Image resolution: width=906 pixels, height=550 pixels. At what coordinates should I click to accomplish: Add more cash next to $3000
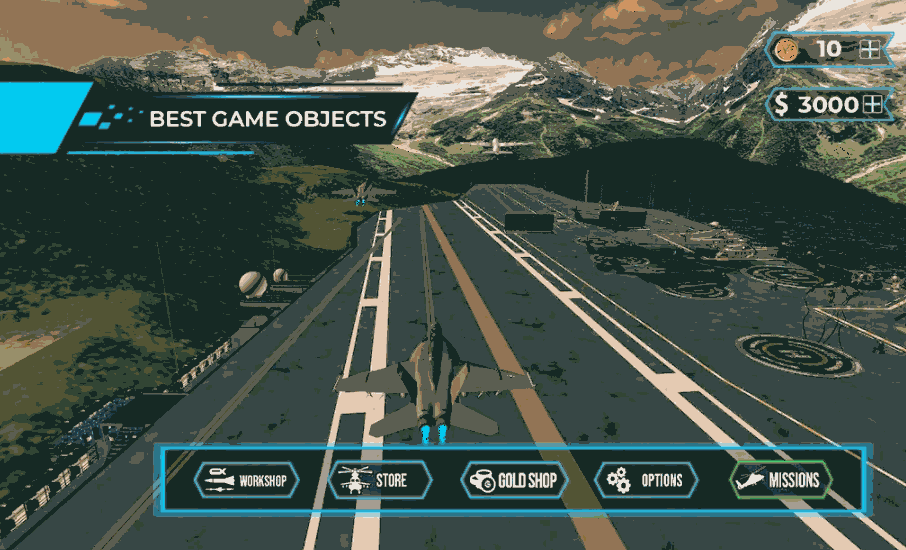coord(873,104)
